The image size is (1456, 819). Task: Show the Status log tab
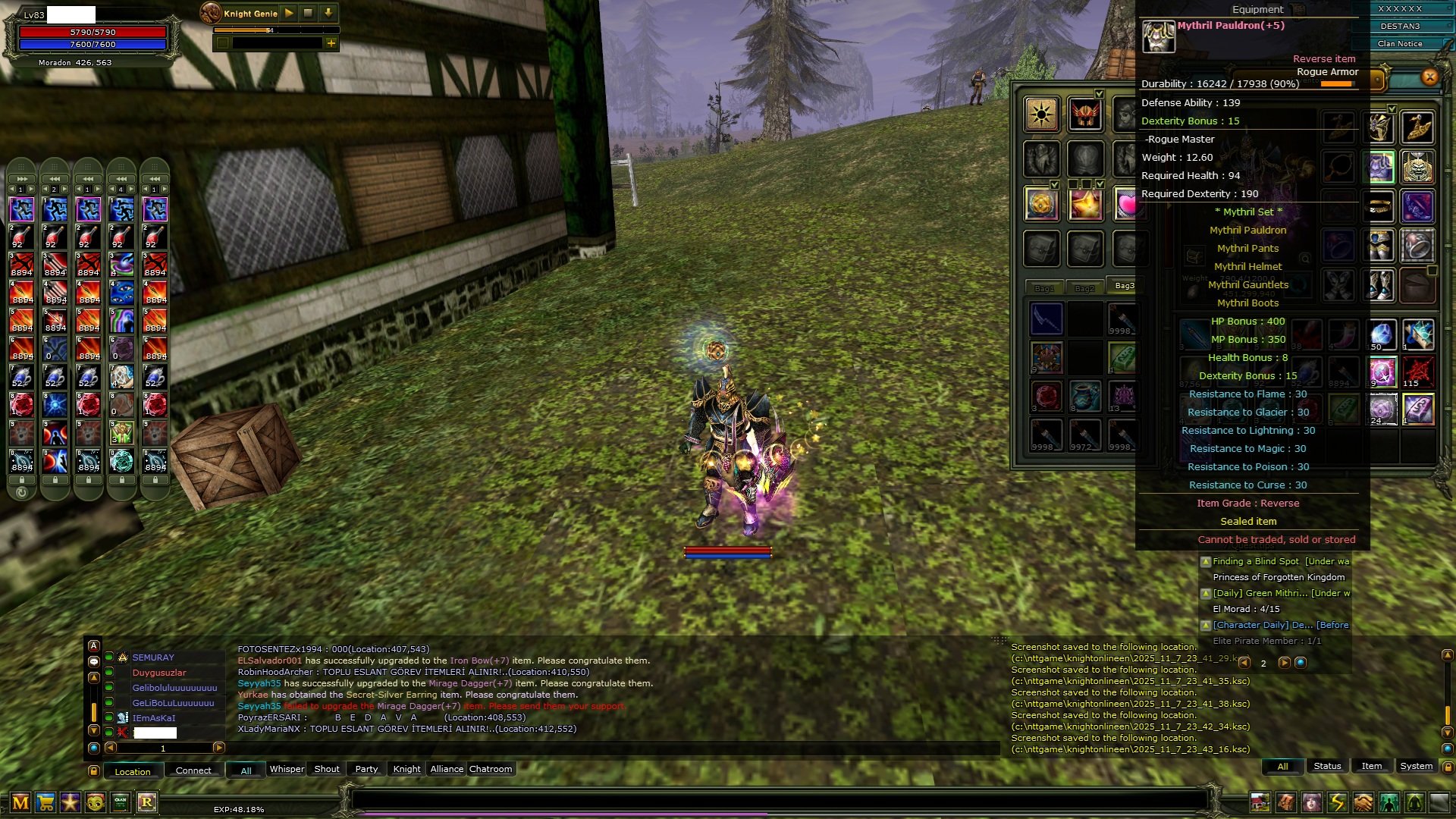pyautogui.click(x=1327, y=766)
